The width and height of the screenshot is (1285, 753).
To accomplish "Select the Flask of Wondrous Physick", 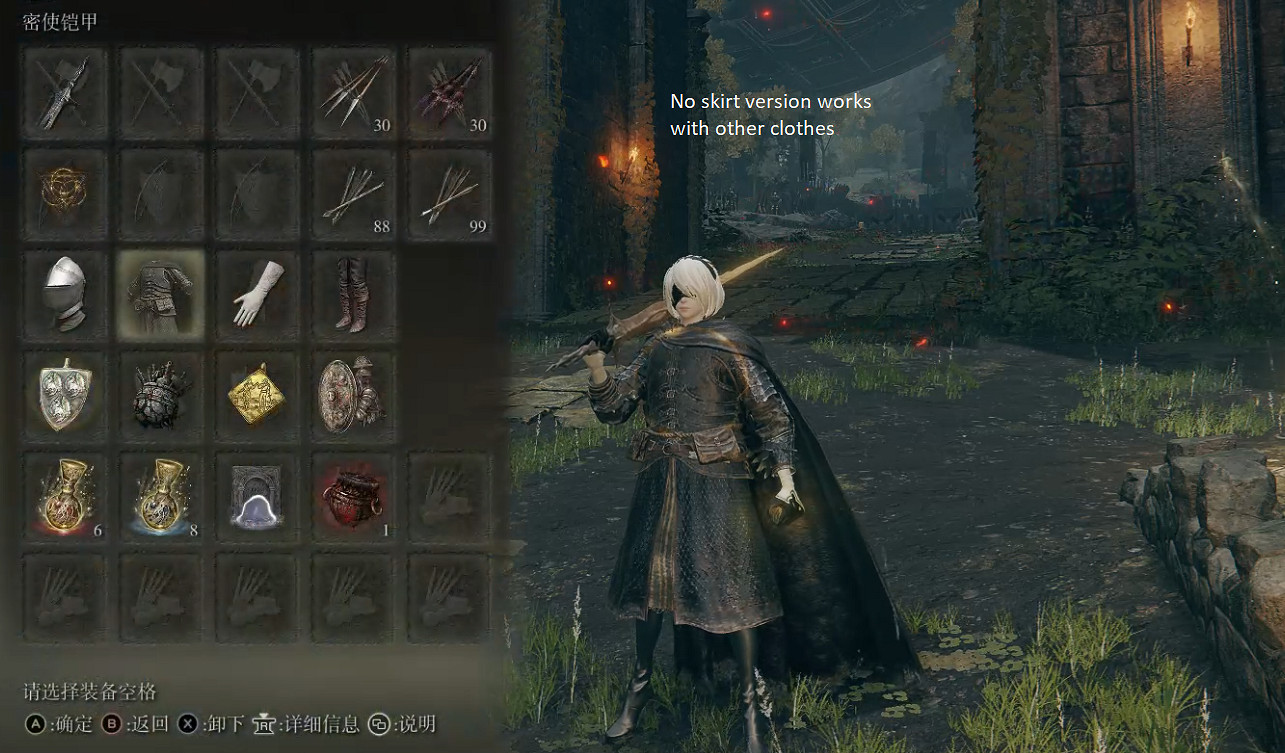I will 257,495.
